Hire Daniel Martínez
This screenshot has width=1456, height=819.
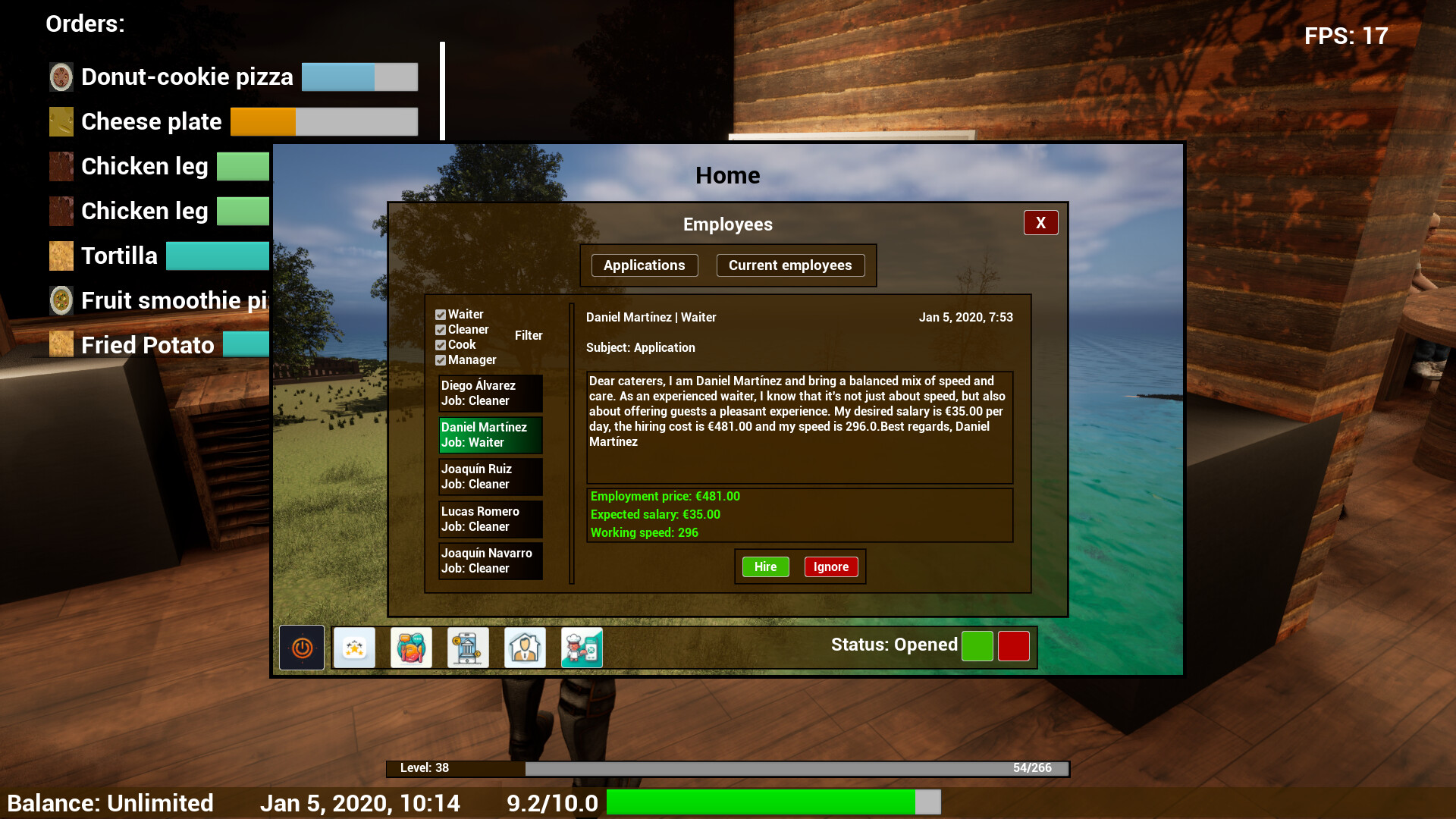click(x=764, y=566)
